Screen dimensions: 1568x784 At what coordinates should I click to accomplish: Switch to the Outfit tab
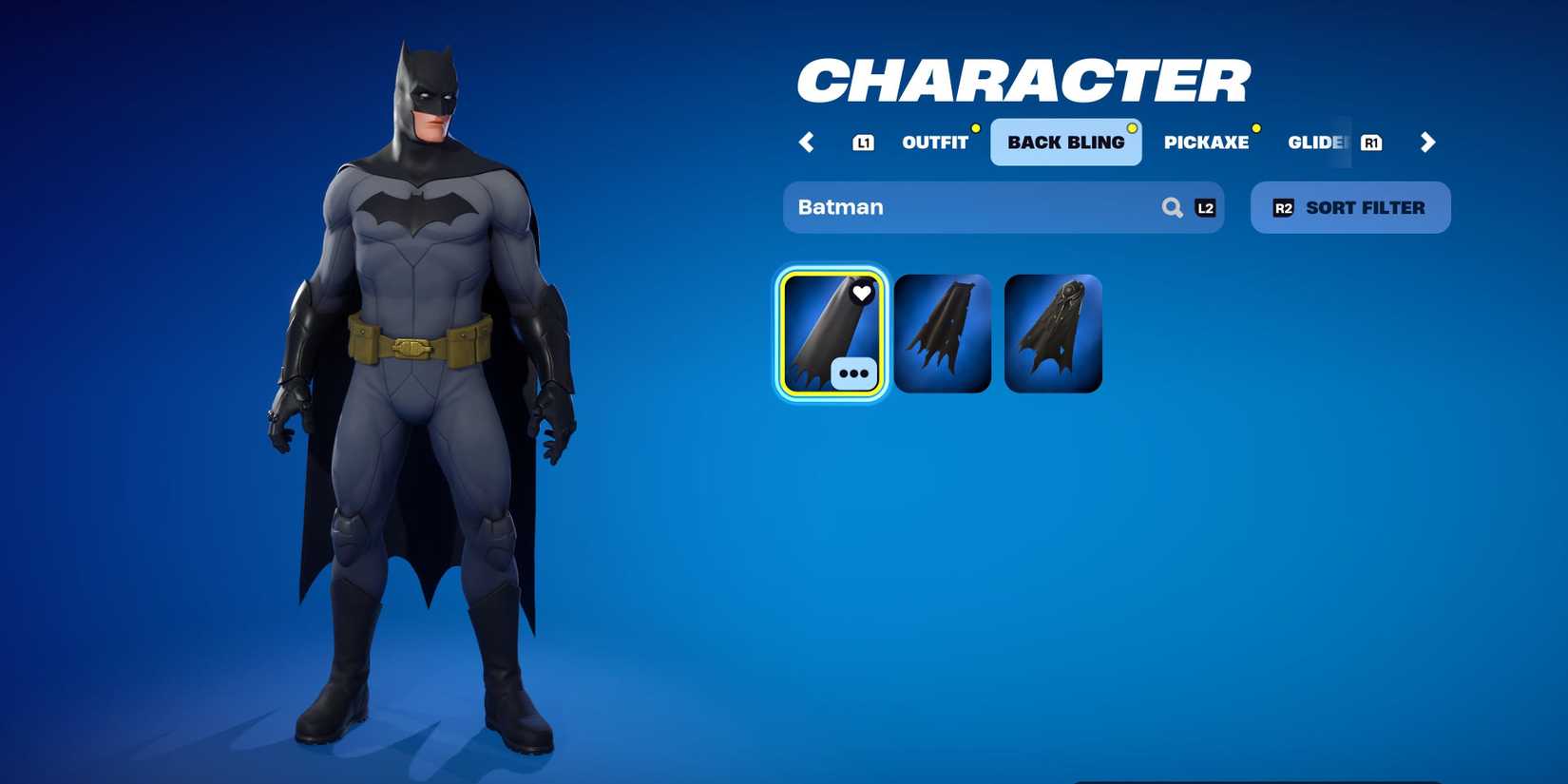[934, 143]
